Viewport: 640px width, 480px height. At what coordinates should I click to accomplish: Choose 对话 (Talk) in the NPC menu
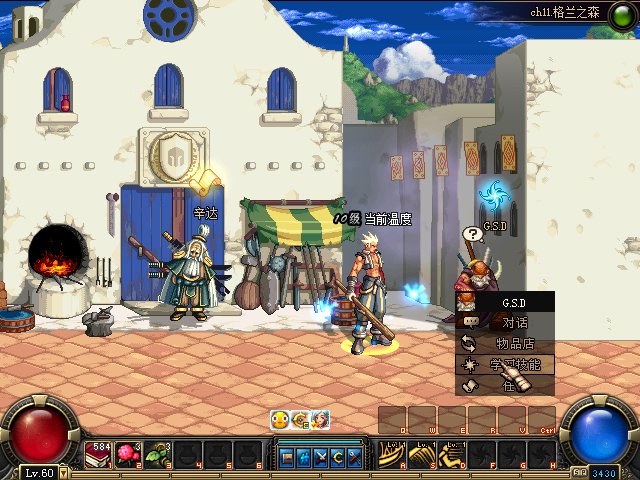coord(514,323)
